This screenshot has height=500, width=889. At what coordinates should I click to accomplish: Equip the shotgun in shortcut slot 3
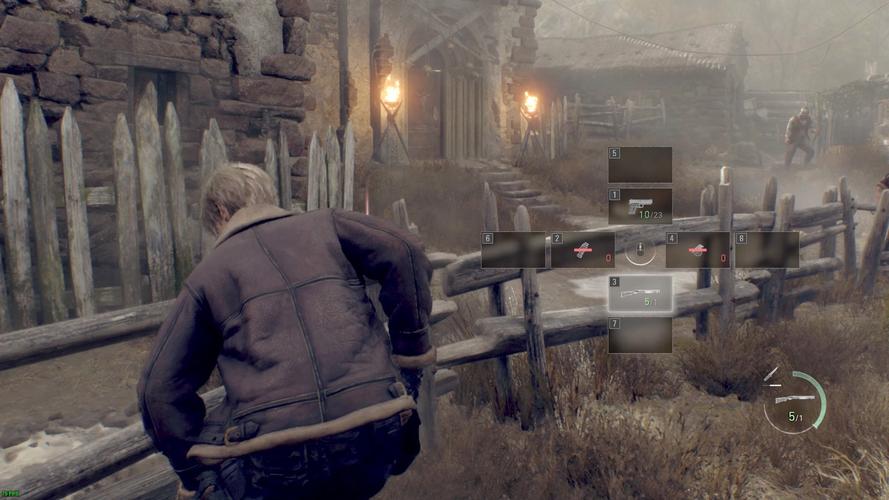coord(640,293)
